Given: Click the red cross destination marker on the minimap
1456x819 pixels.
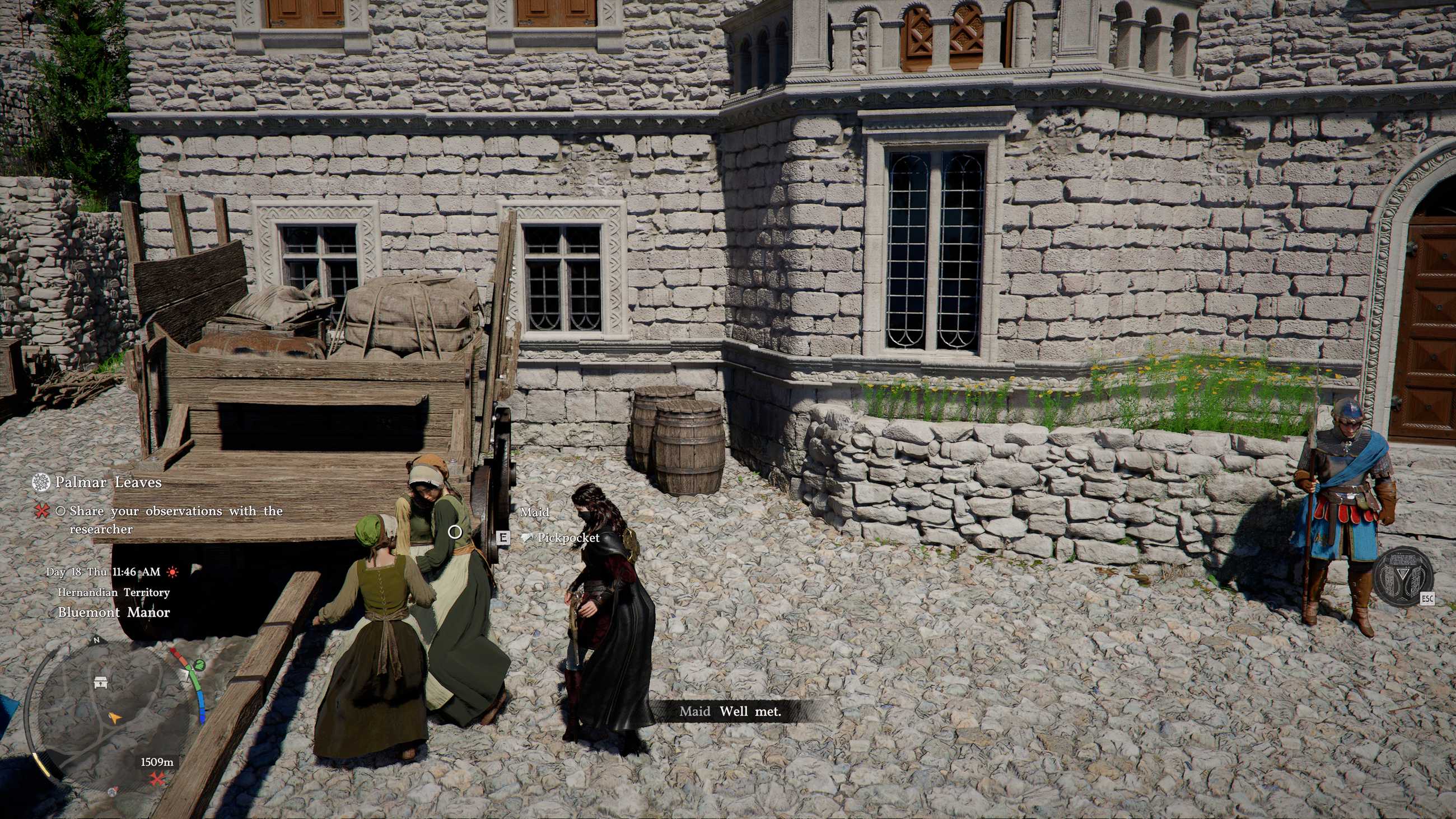Looking at the screenshot, I should pos(158,779).
